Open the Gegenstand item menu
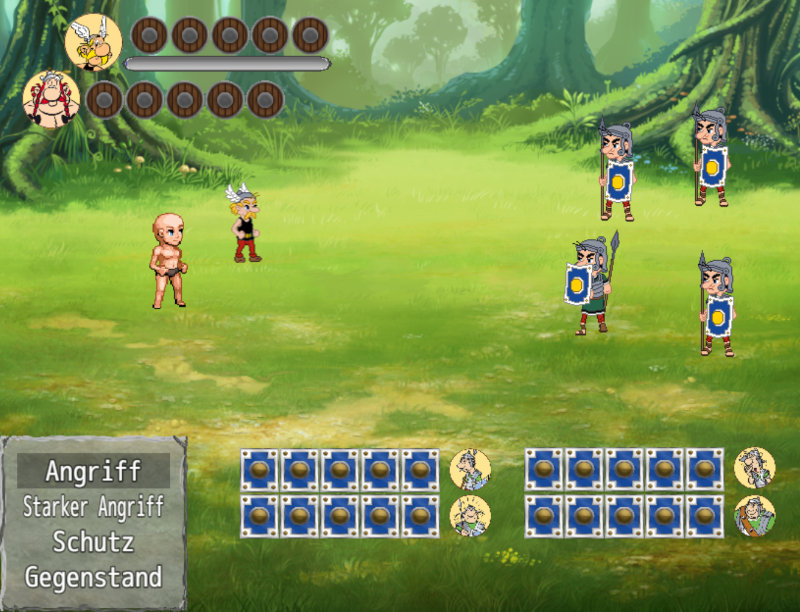 pyautogui.click(x=93, y=577)
